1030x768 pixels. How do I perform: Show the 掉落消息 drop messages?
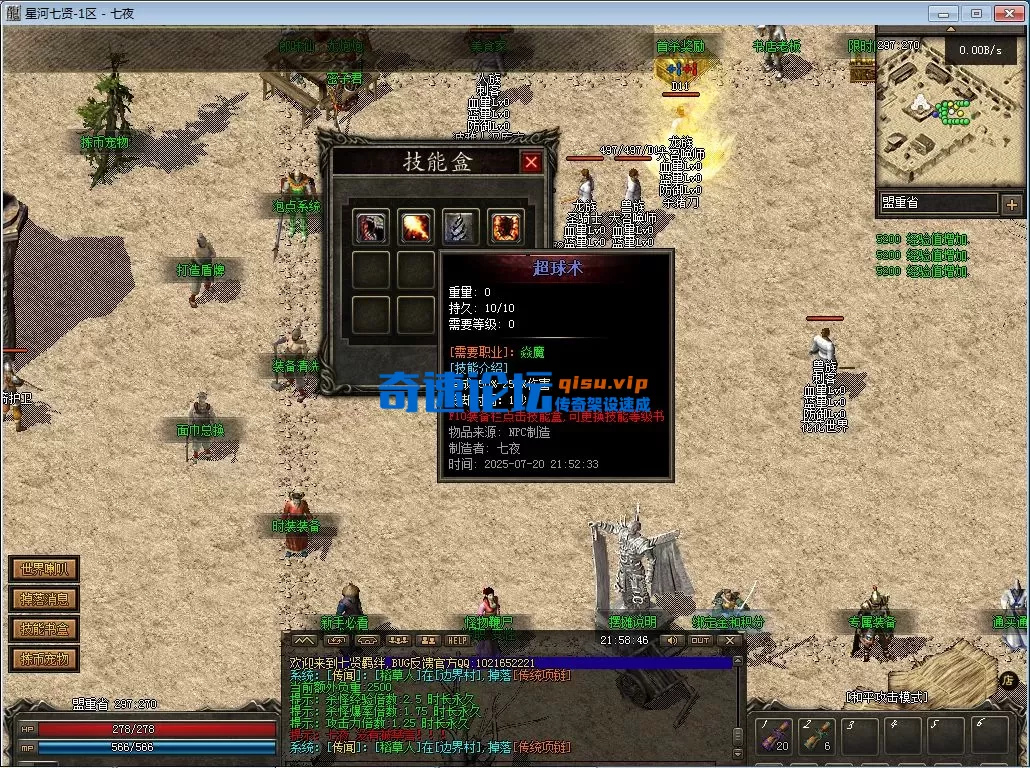[44, 599]
